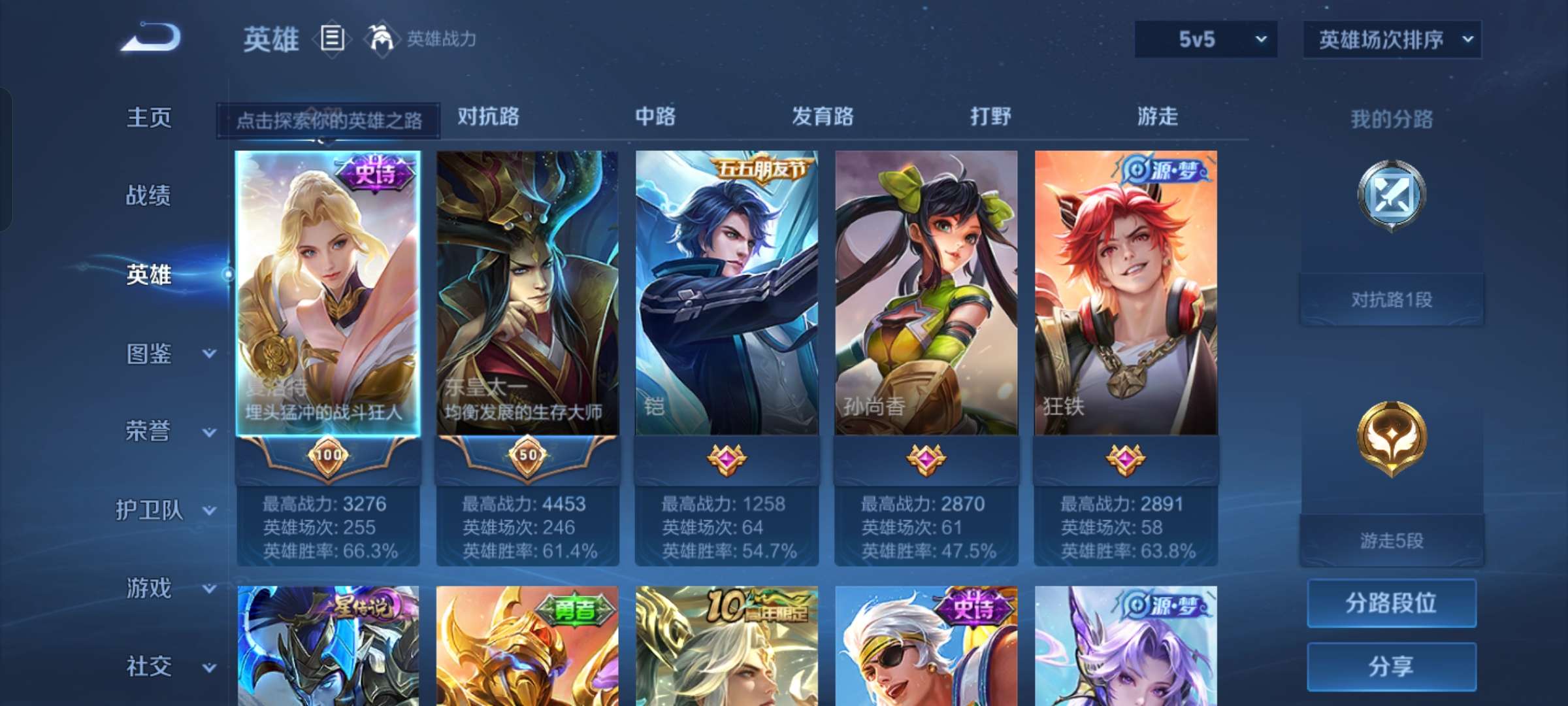Viewport: 1568px width, 706px height.
Task: Open the 5v5 mode dropdown
Action: tap(1204, 40)
